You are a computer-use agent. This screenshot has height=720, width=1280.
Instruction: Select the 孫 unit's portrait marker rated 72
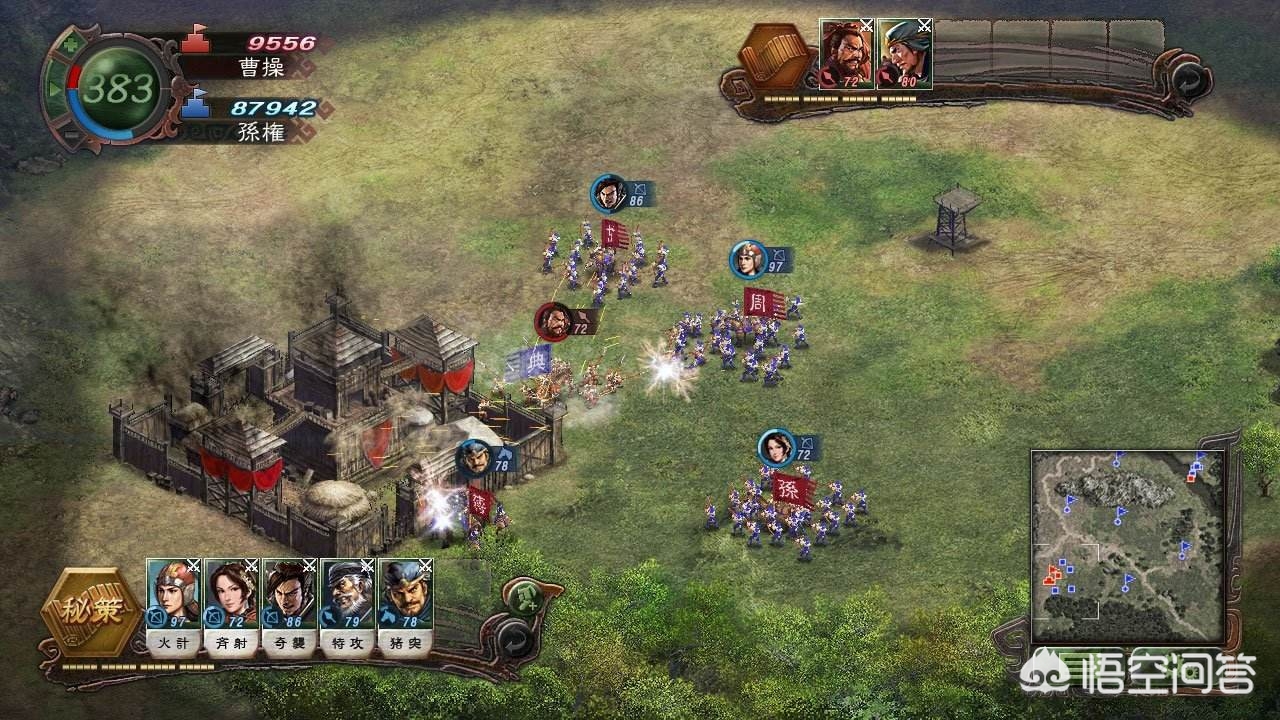[x=775, y=446]
